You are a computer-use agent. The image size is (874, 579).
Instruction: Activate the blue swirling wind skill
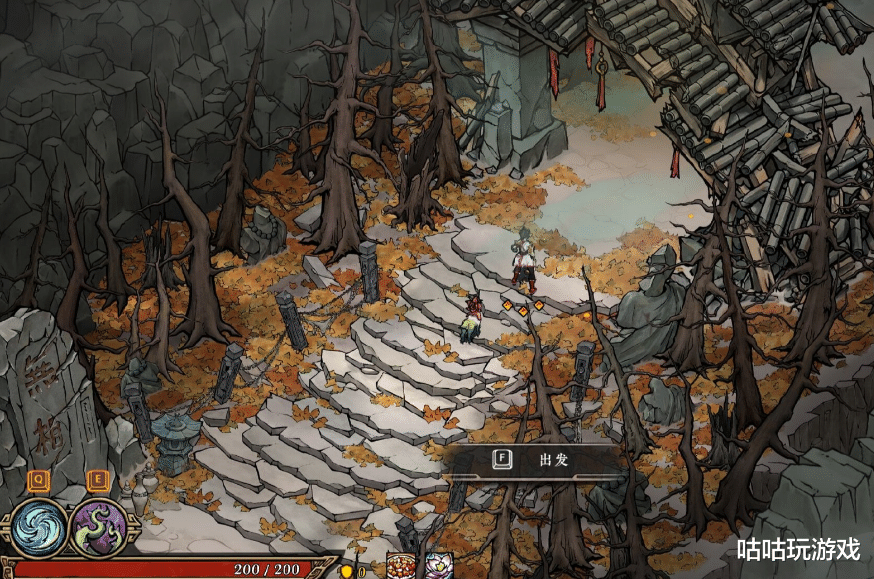pos(40,527)
